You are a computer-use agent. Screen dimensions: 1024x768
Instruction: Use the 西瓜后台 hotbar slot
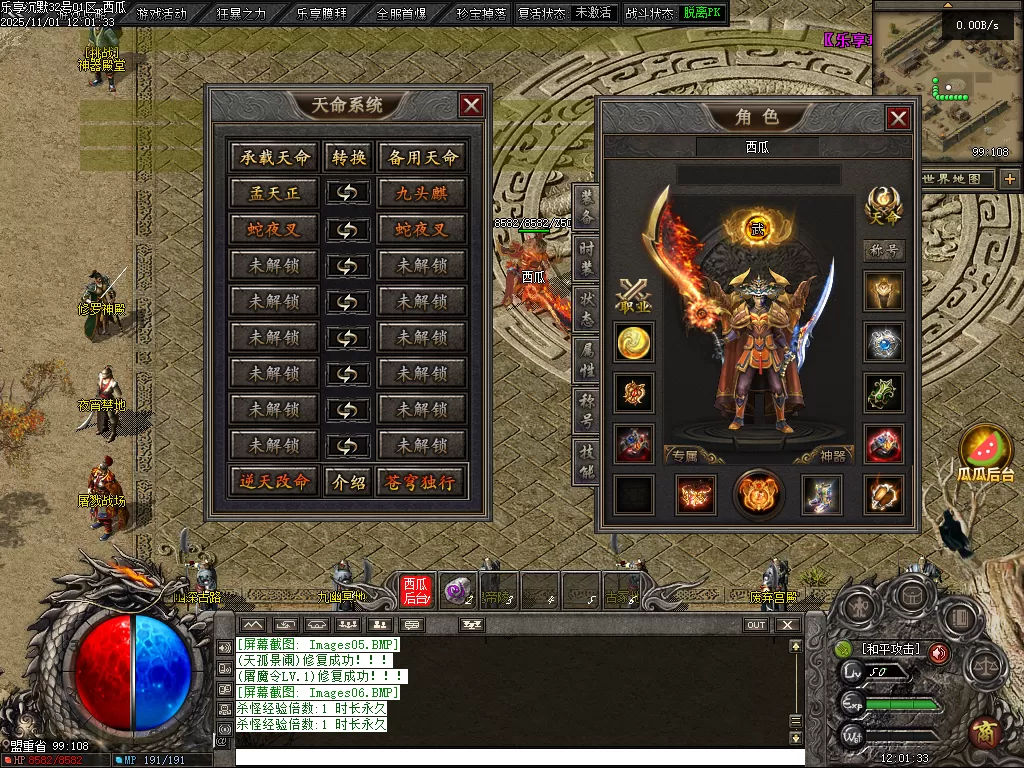415,590
